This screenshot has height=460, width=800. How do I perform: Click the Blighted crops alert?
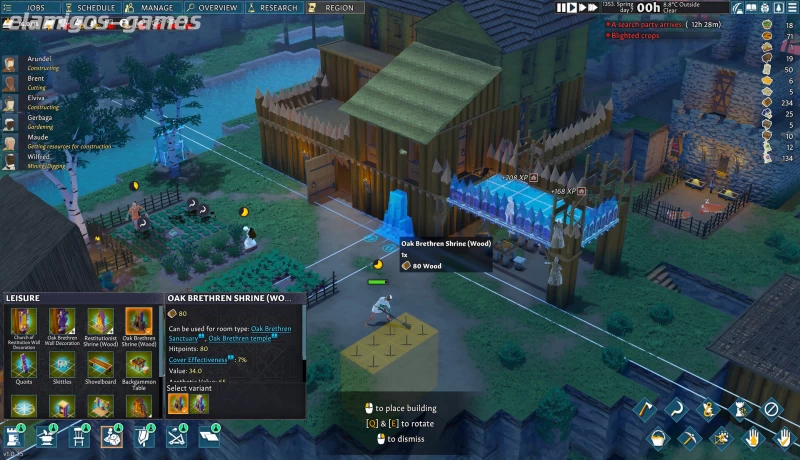click(636, 34)
